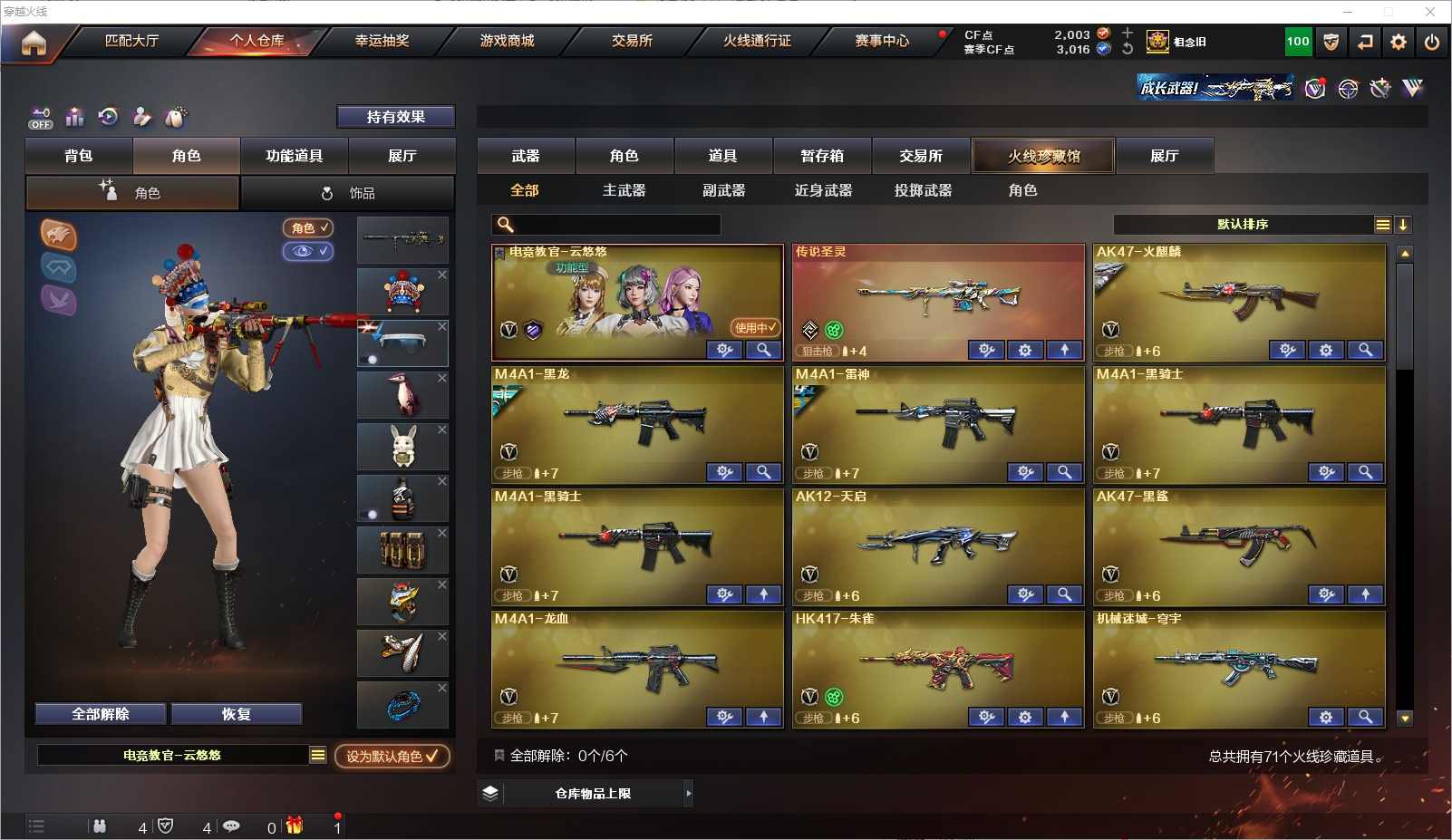This screenshot has height=840, width=1452.
Task: Open the 匹配大厅 lobby menu
Action: pos(131,41)
